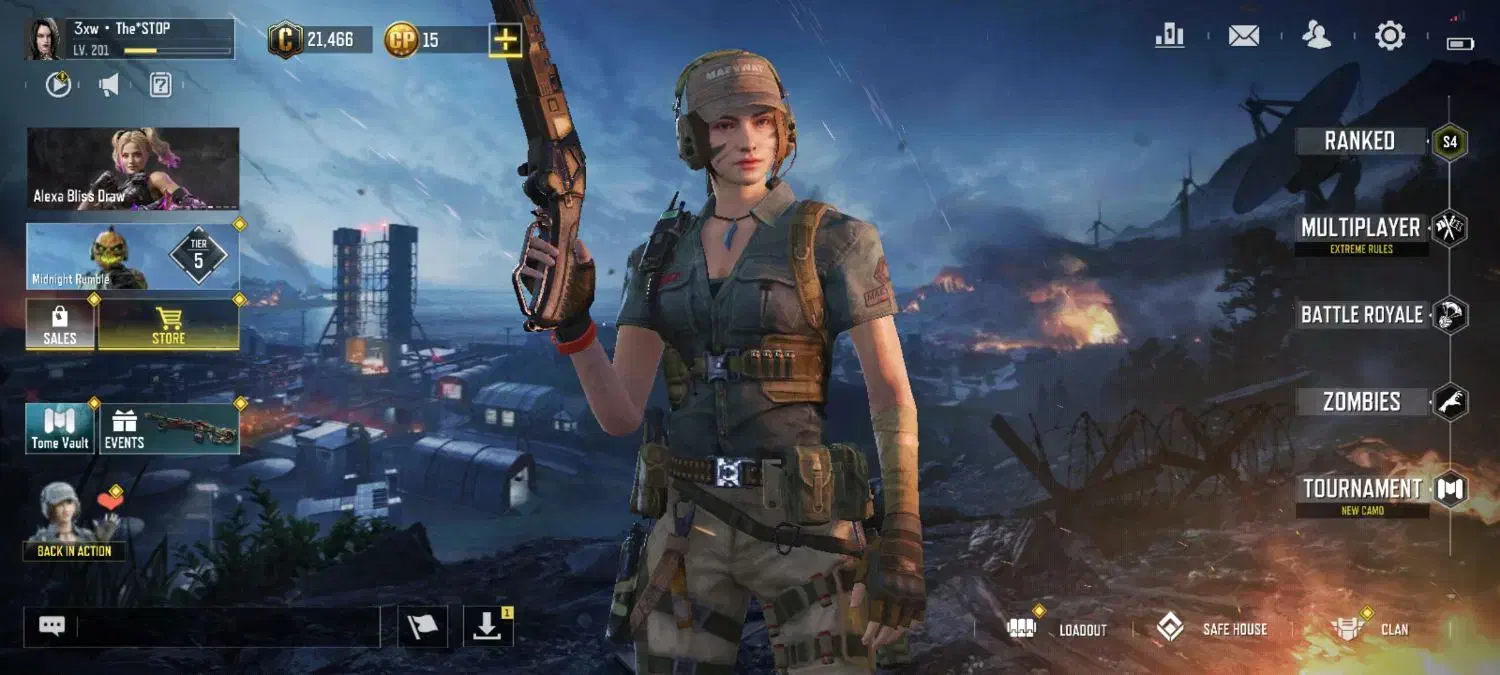Select Multiplayer Extreme Rules mode
Screen dimensions: 1500x675
(1360, 229)
